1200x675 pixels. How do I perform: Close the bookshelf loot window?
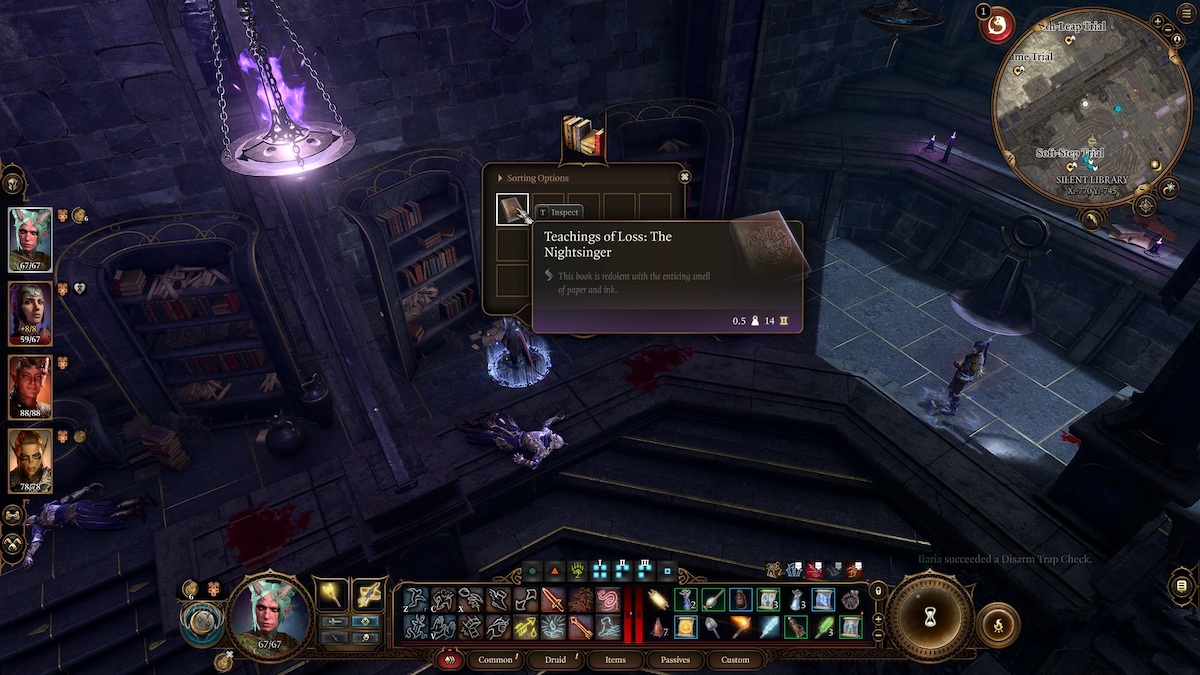click(684, 177)
